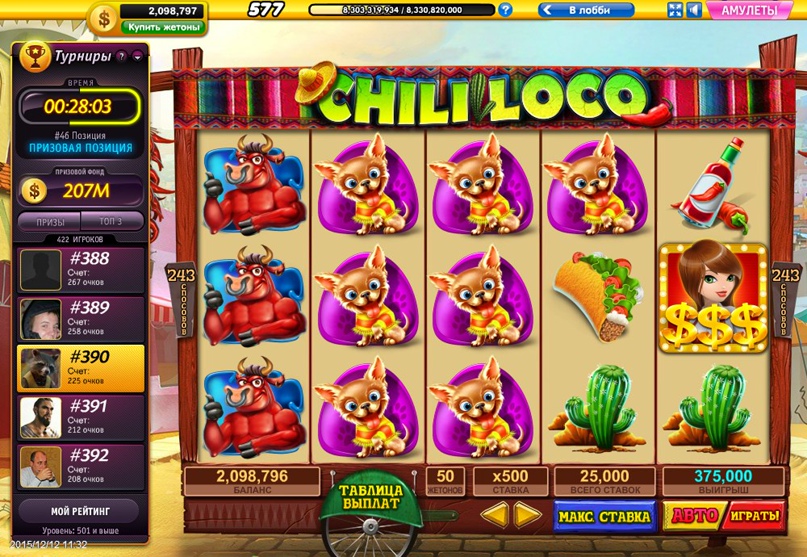Click the Макс. ставка button
807x557 pixels.
coord(605,516)
